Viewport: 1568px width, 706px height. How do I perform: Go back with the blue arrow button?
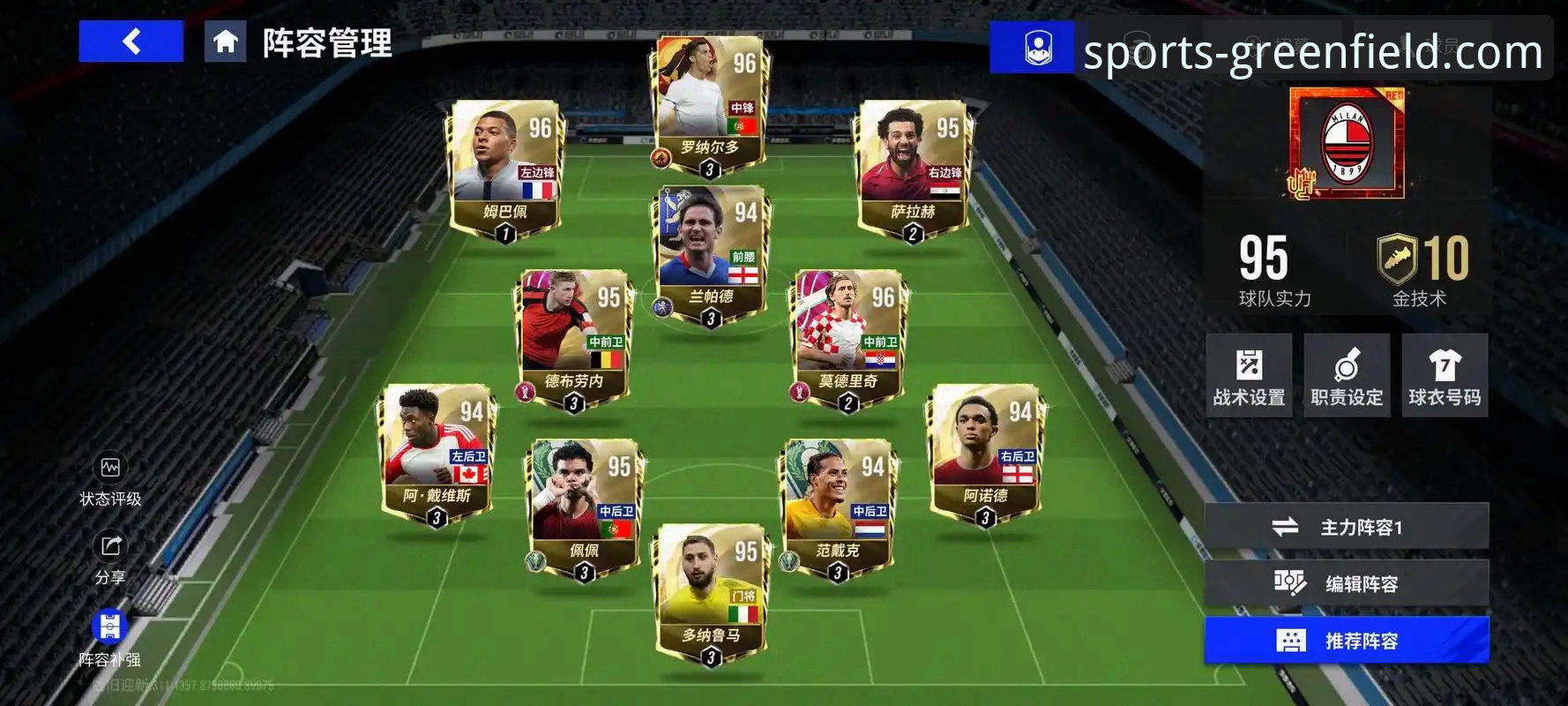pyautogui.click(x=131, y=41)
